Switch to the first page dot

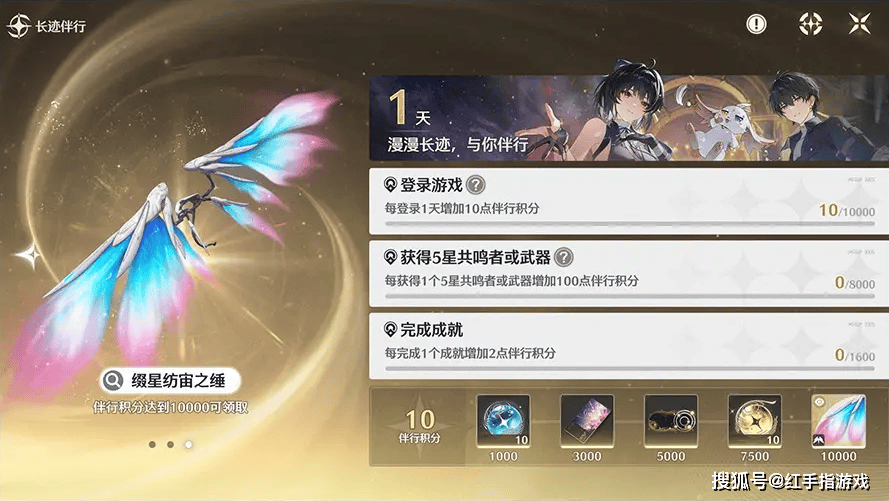(151, 443)
